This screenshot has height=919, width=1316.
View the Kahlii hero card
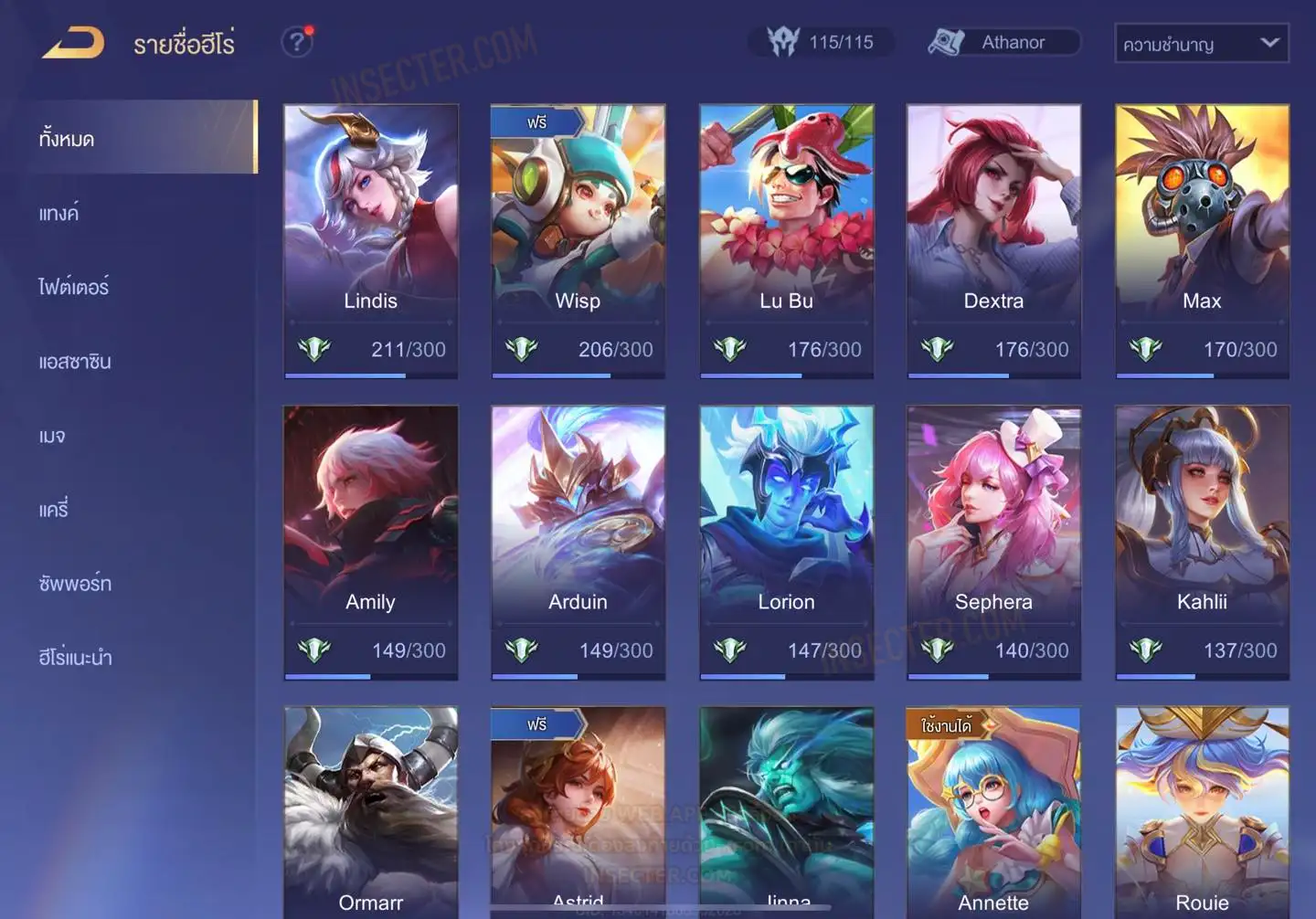coord(1202,542)
